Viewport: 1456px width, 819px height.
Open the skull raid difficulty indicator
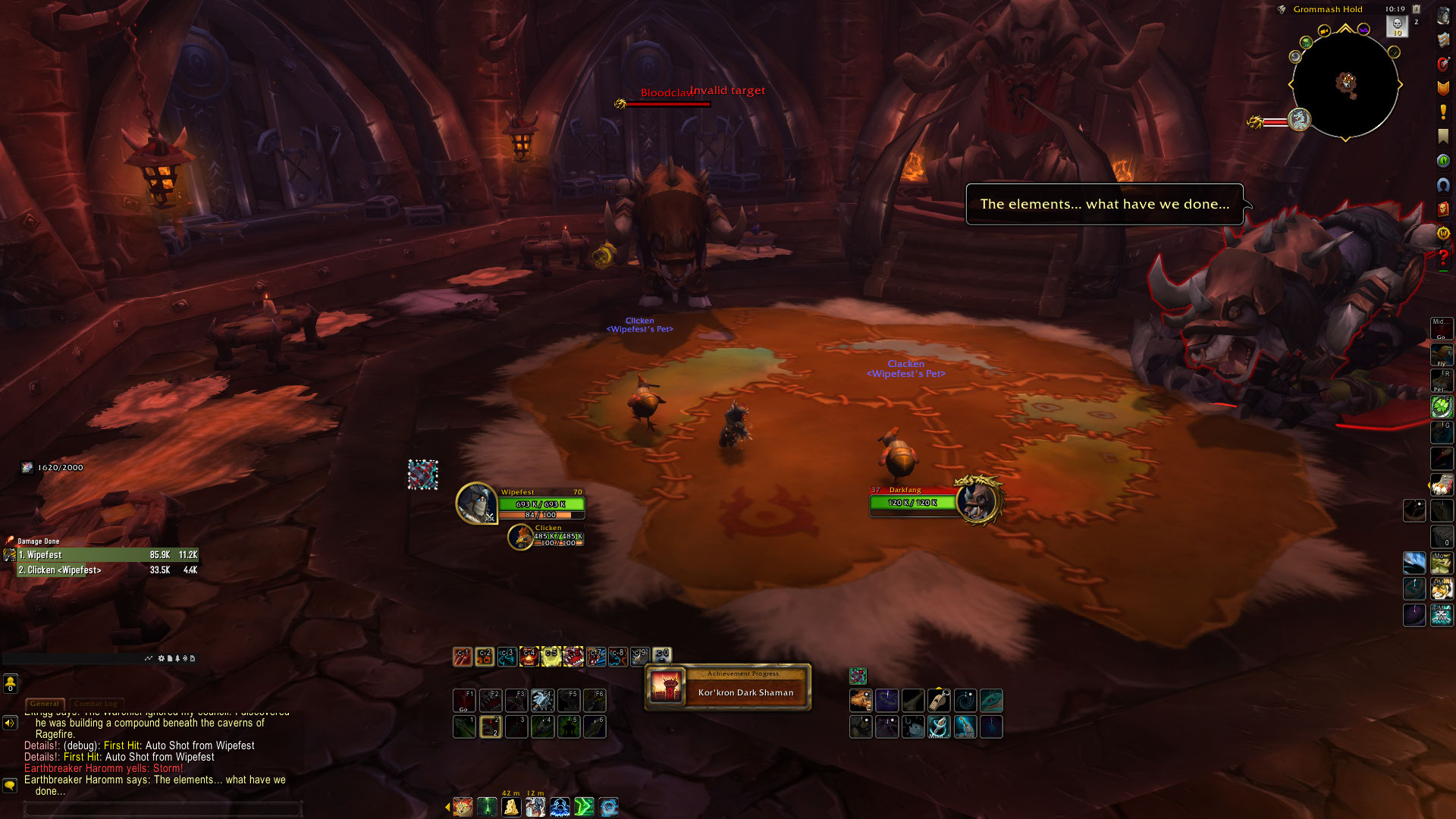pos(1397,26)
